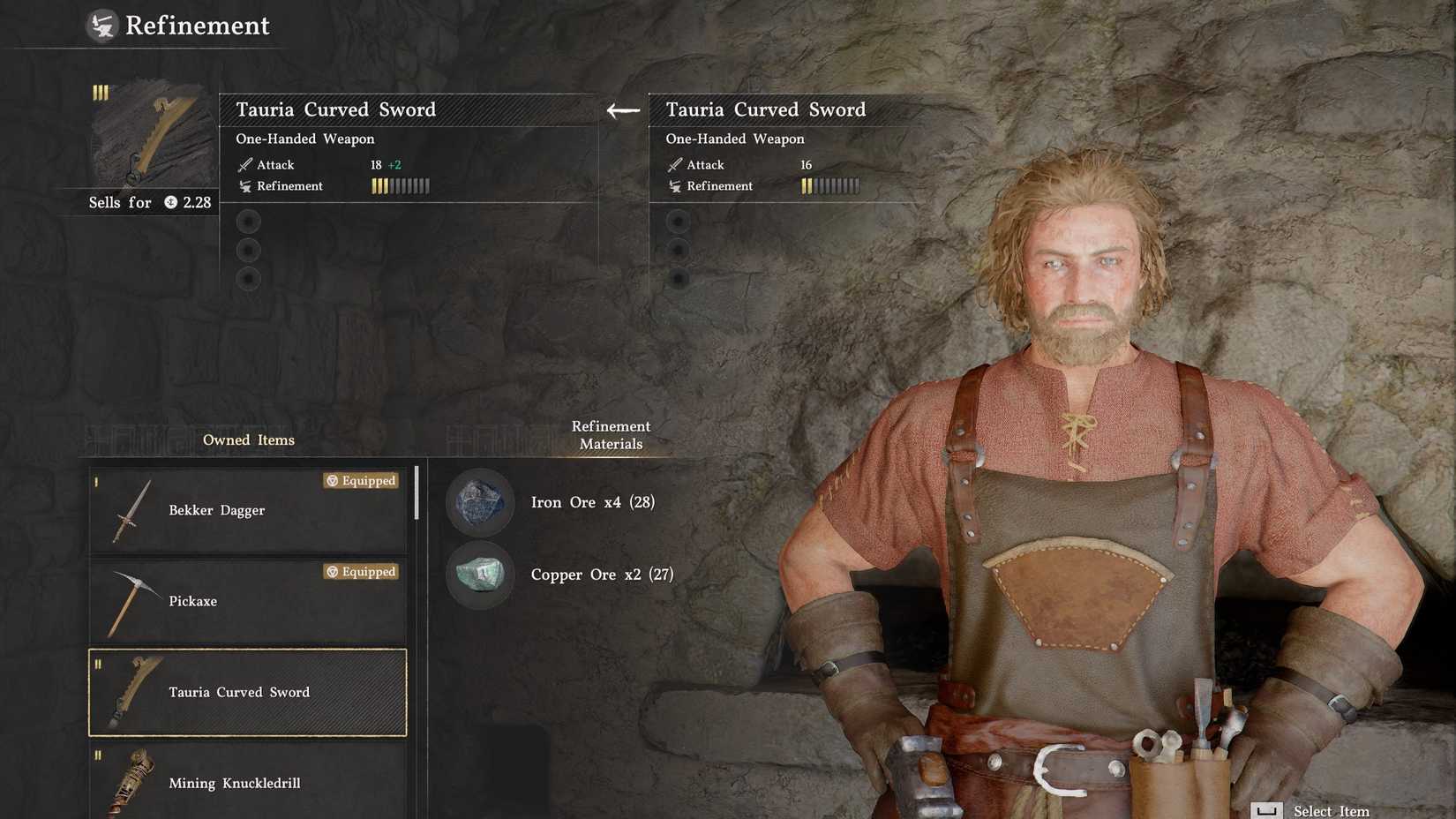The width and height of the screenshot is (1456, 819).
Task: Toggle the Equipped badge on the Bekker Dagger
Action: (360, 480)
